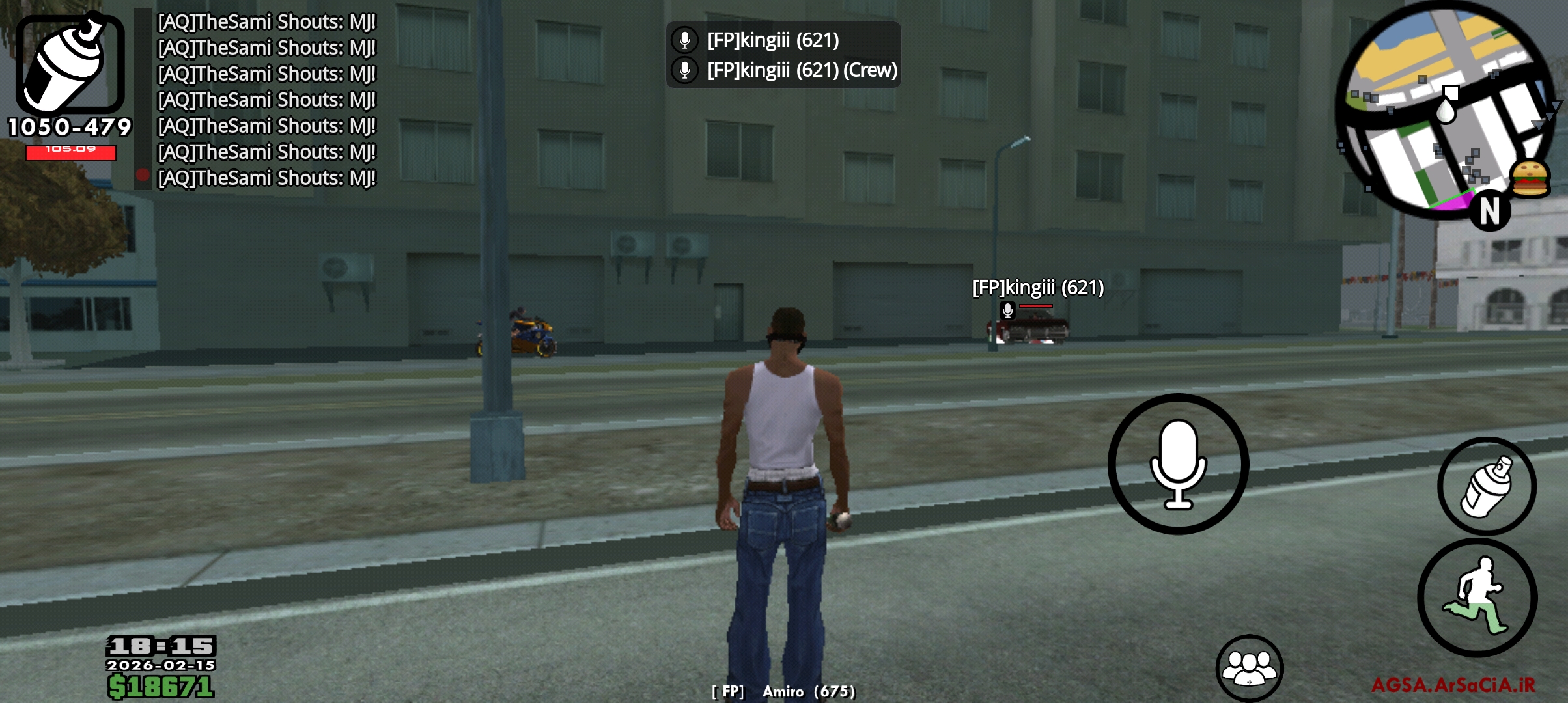1568x703 pixels.
Task: Tap the large microphone voice chat button
Action: pyautogui.click(x=1178, y=464)
